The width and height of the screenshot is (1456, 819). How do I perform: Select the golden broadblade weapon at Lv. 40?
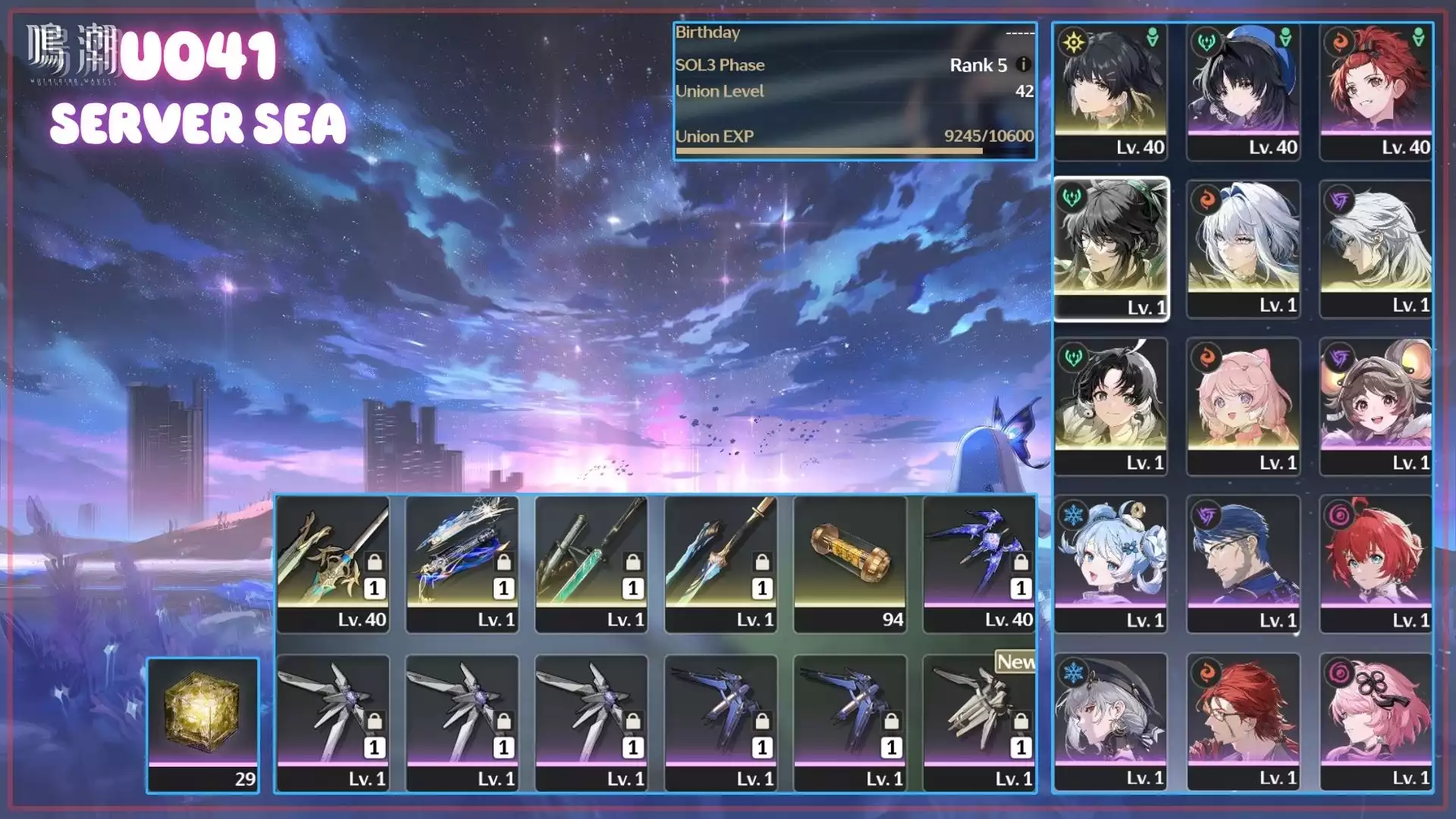point(333,563)
